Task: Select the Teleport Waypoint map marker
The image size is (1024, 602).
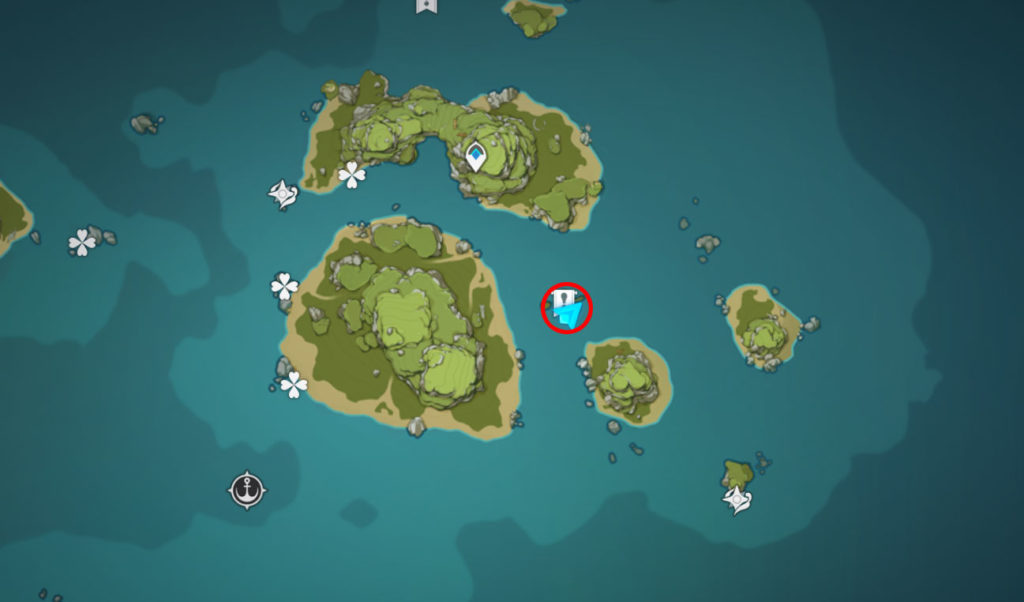Action: [x=476, y=156]
